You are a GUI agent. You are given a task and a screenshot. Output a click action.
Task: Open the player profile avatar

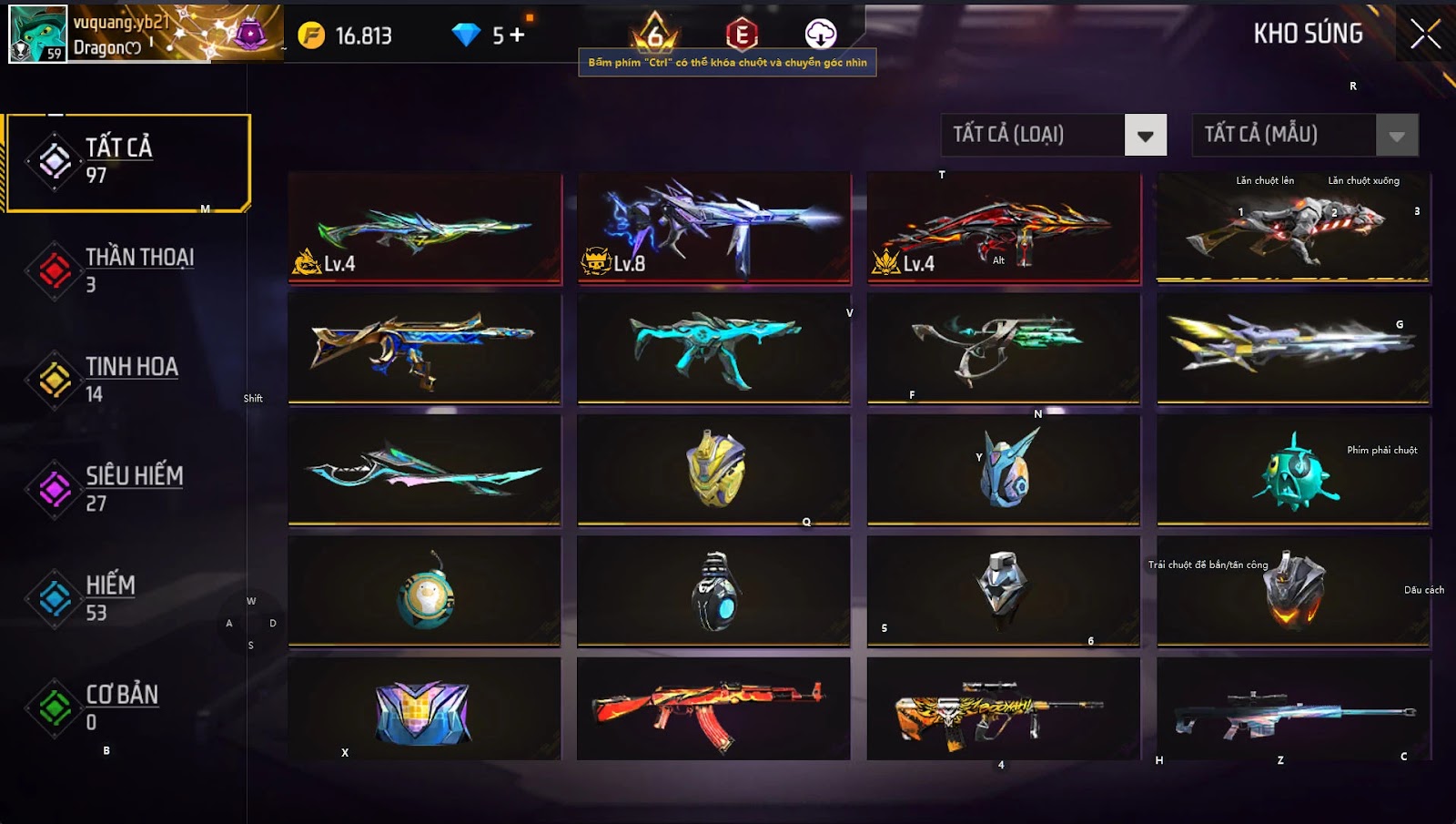coord(38,34)
